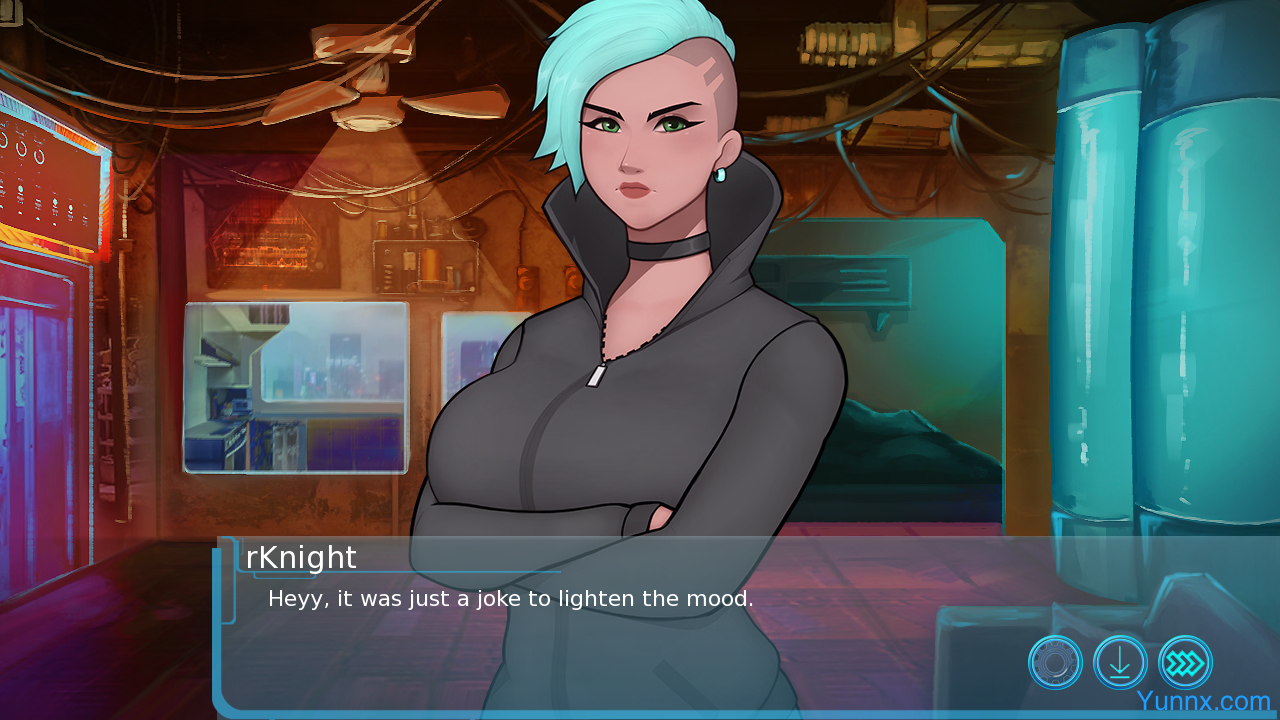Click the download-arrow save icon

tap(1120, 662)
